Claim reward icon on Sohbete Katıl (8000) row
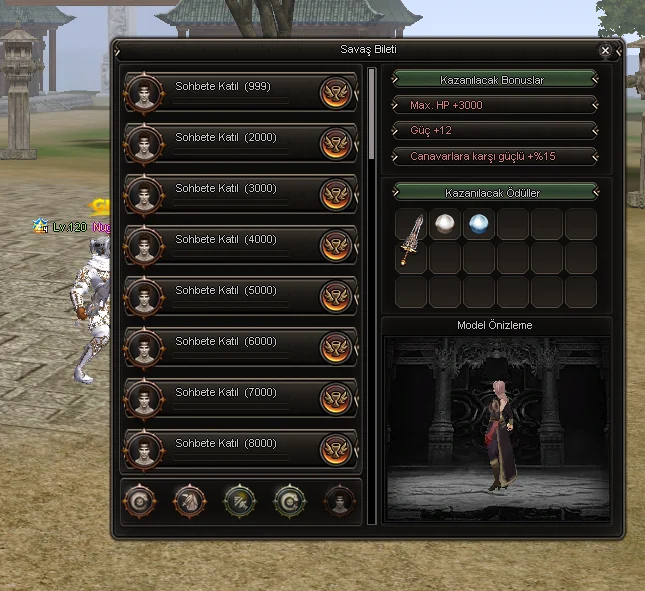 coord(336,449)
